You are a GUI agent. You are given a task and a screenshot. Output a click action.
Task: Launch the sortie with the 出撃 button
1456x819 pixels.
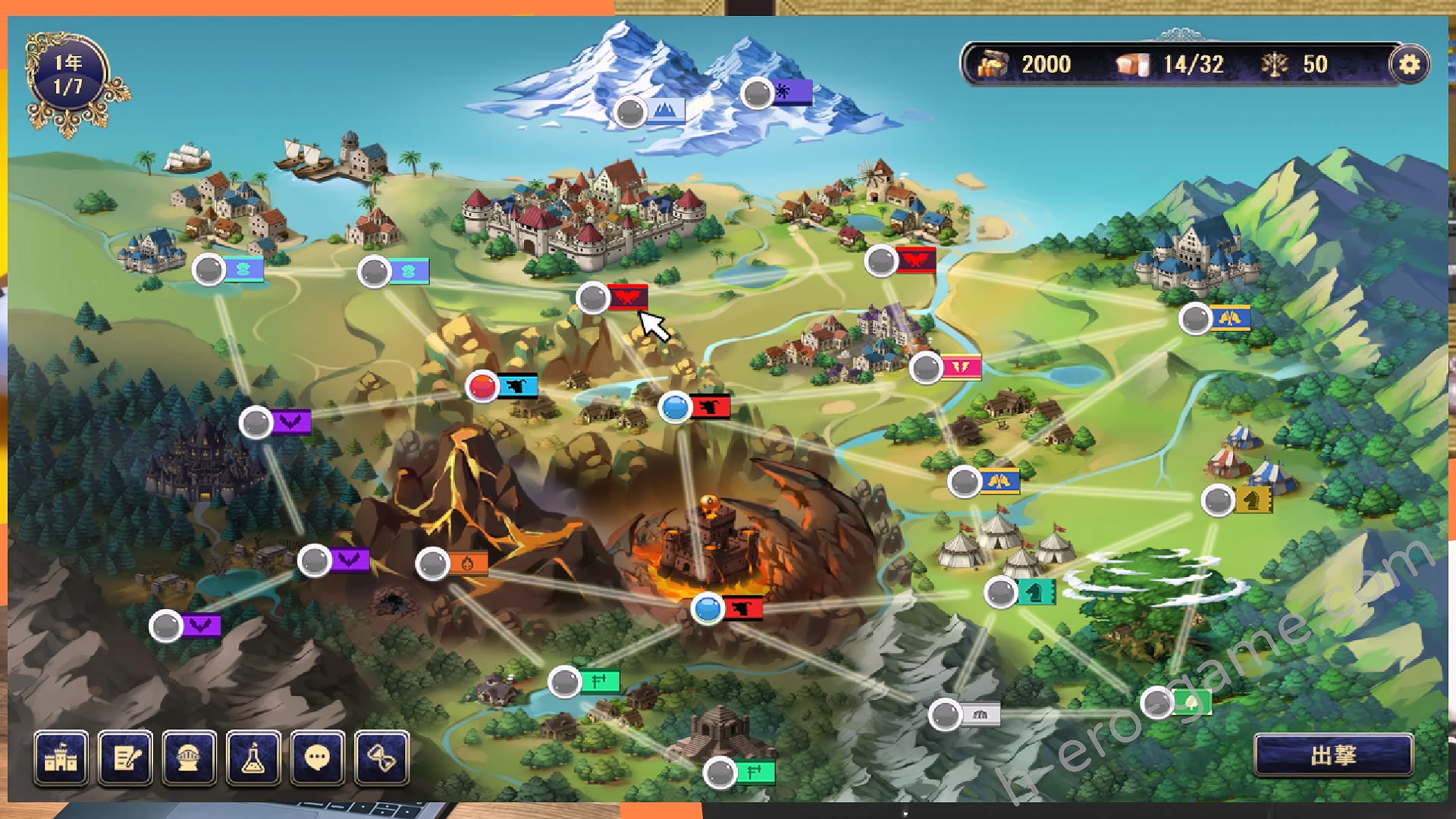pos(1333,755)
